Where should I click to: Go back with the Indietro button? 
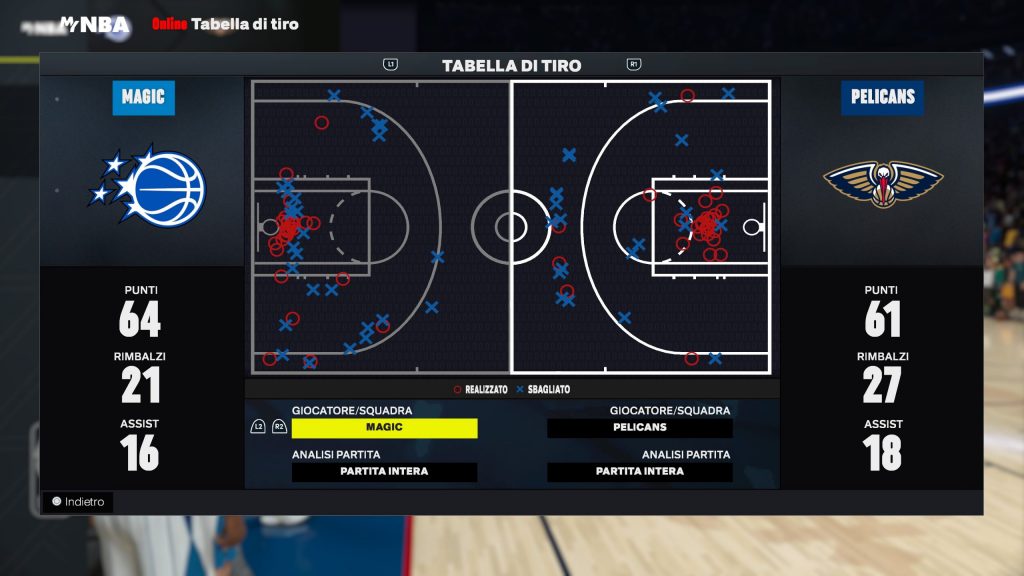pos(78,502)
